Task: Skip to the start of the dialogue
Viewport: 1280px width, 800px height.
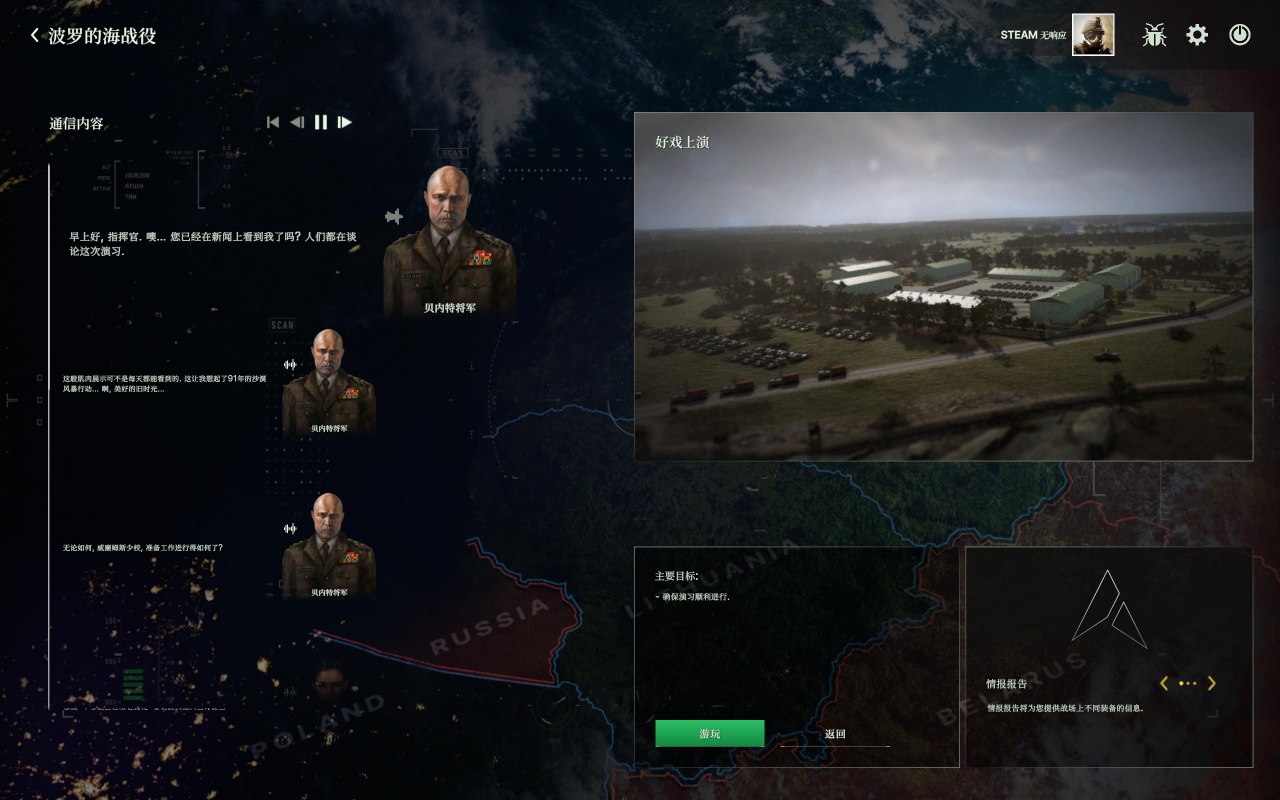Action: click(x=272, y=122)
